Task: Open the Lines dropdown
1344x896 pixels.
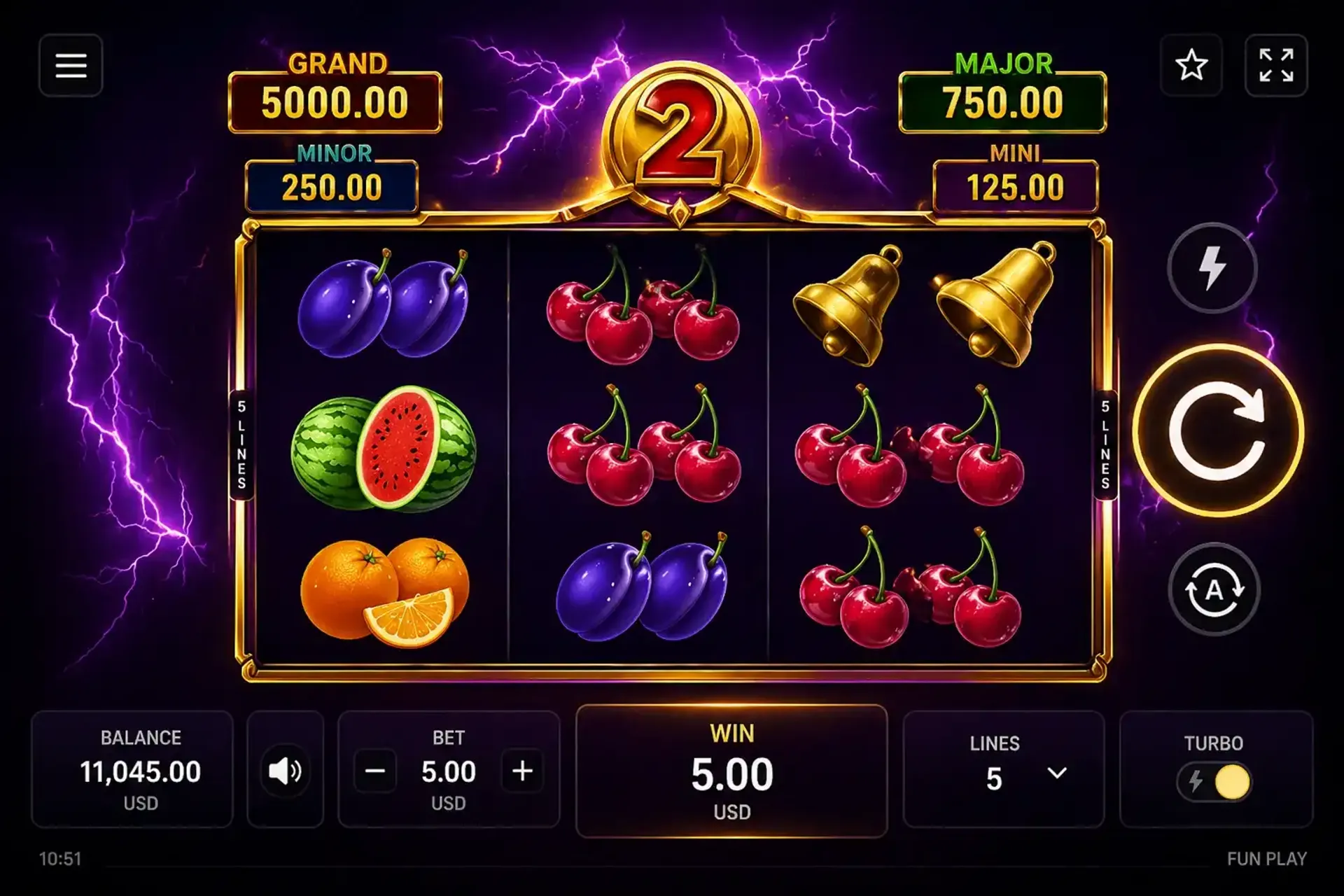Action: click(1056, 773)
